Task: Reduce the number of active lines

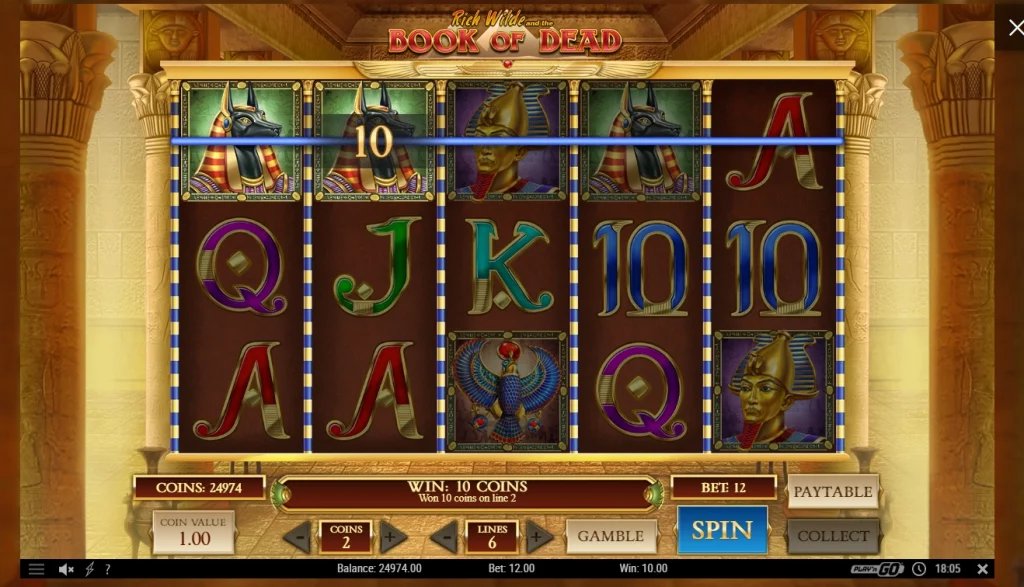Action: tap(444, 537)
